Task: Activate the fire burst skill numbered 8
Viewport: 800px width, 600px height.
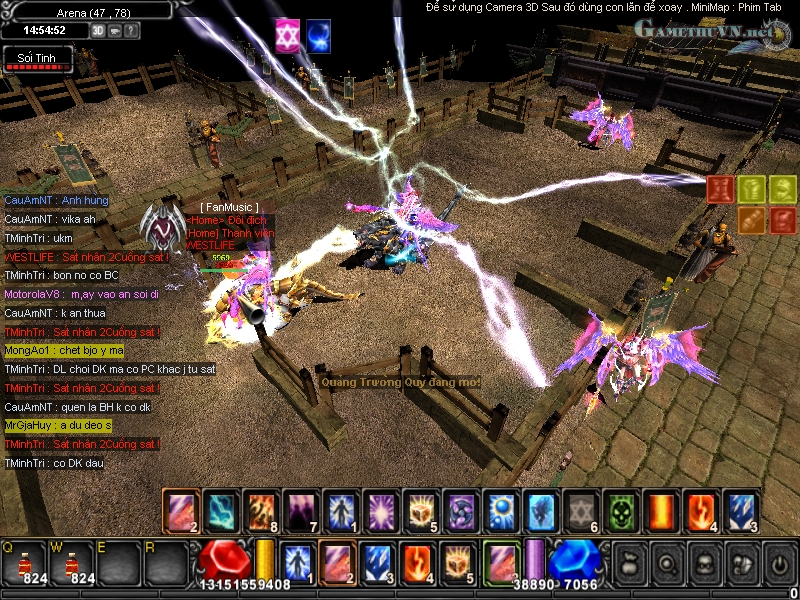Action: pos(260,512)
